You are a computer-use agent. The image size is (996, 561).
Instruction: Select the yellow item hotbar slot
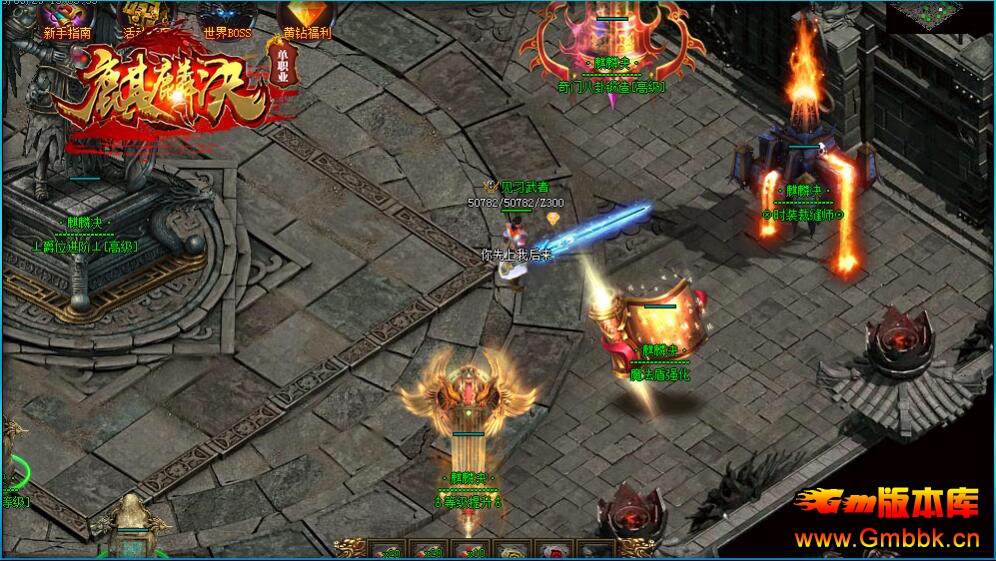510,551
